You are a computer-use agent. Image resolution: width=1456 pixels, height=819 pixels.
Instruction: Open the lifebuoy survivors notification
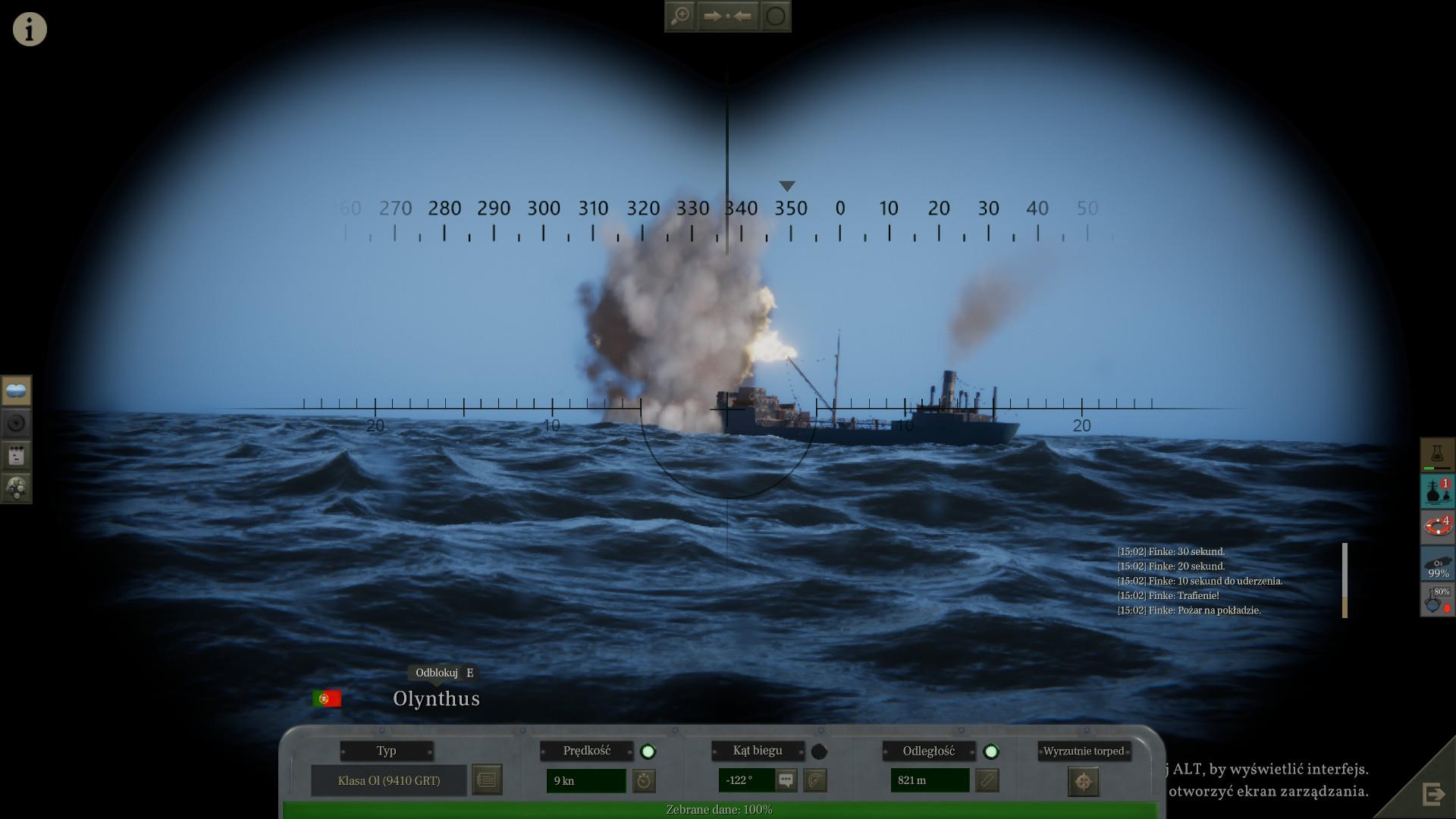coord(1436,526)
